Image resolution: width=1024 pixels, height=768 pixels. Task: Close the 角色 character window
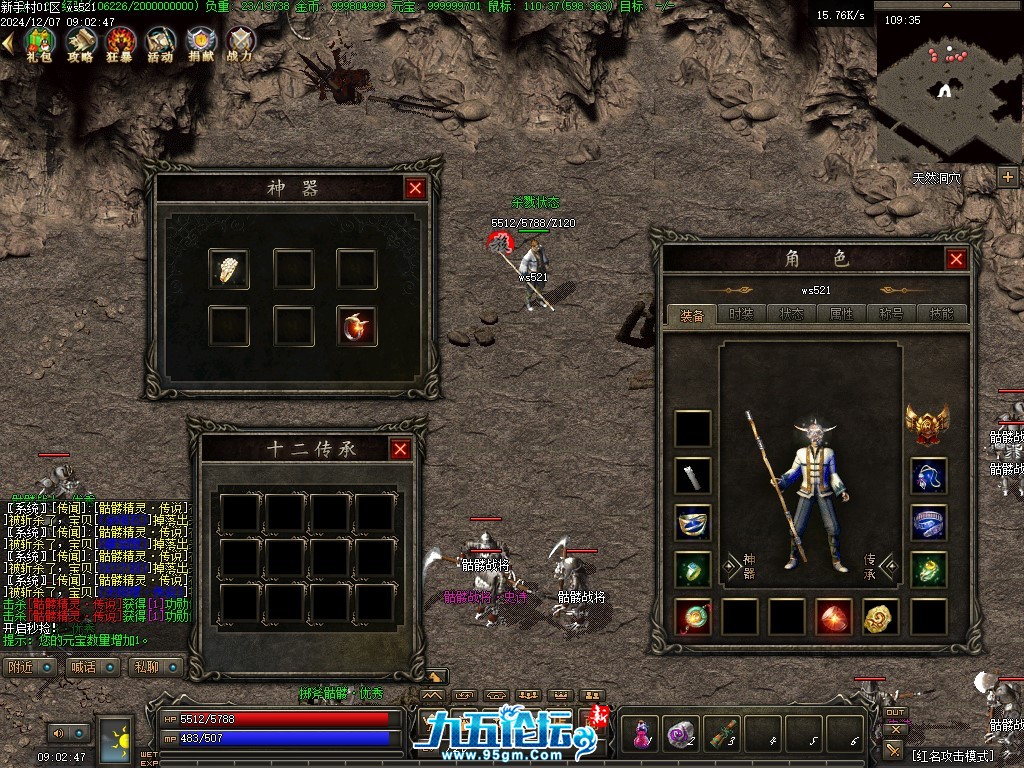click(x=956, y=259)
